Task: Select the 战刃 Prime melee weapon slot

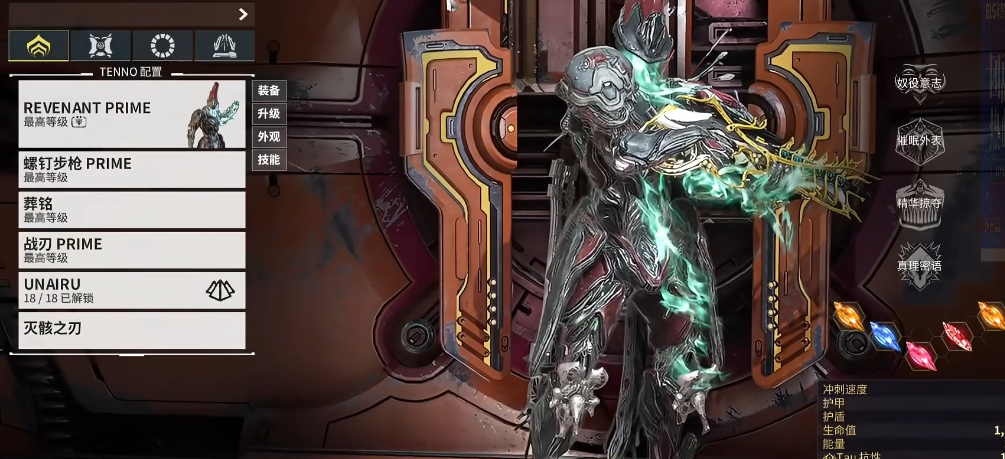Action: (132, 249)
